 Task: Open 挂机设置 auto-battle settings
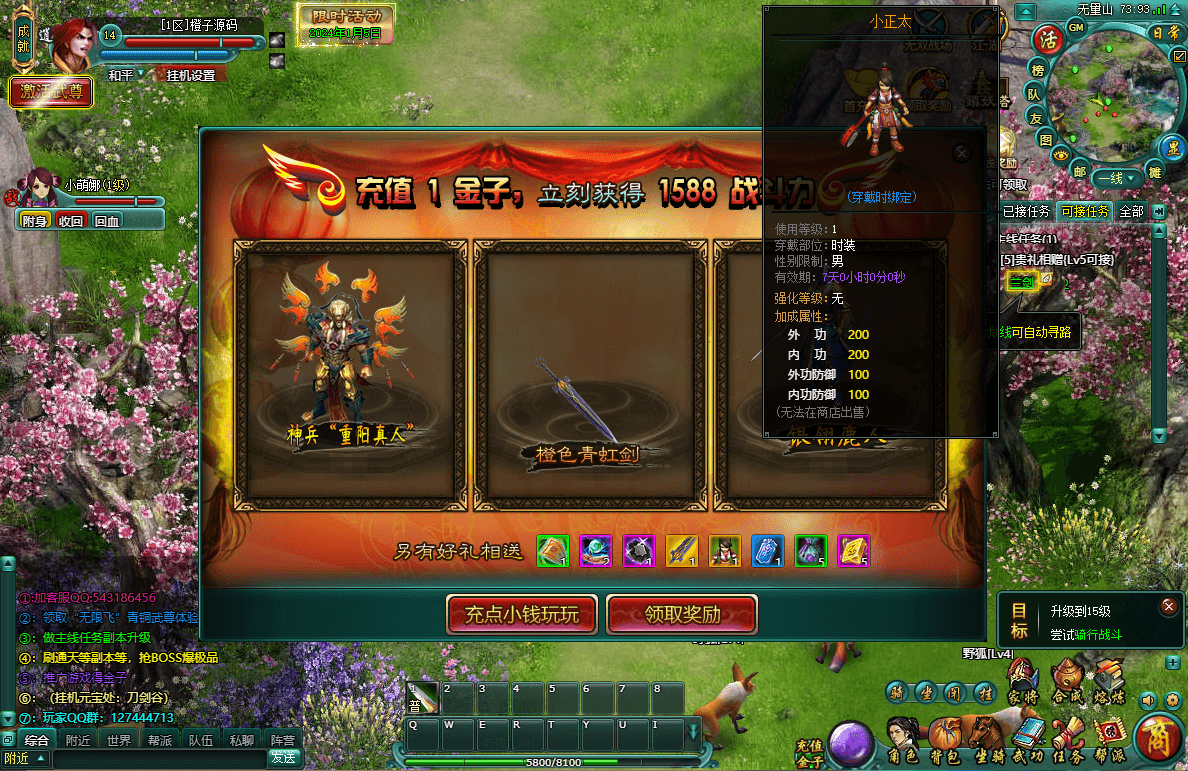pos(190,75)
